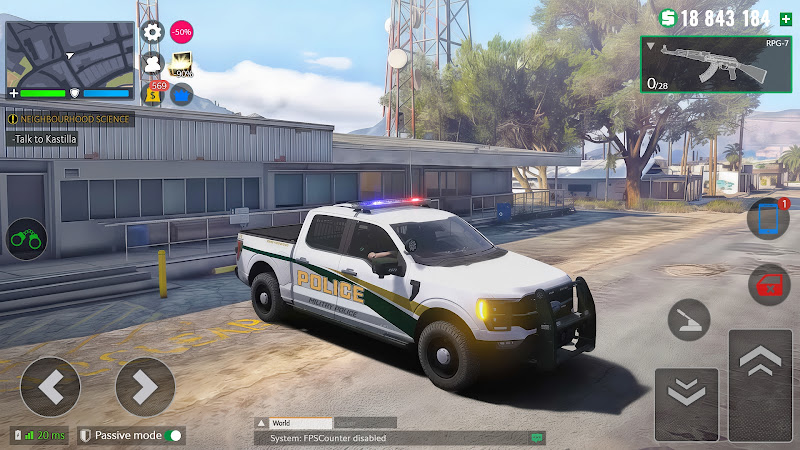Image resolution: width=800 pixels, height=450 pixels.
Task: Tap the pink -50% discount badge
Action: coord(181,32)
